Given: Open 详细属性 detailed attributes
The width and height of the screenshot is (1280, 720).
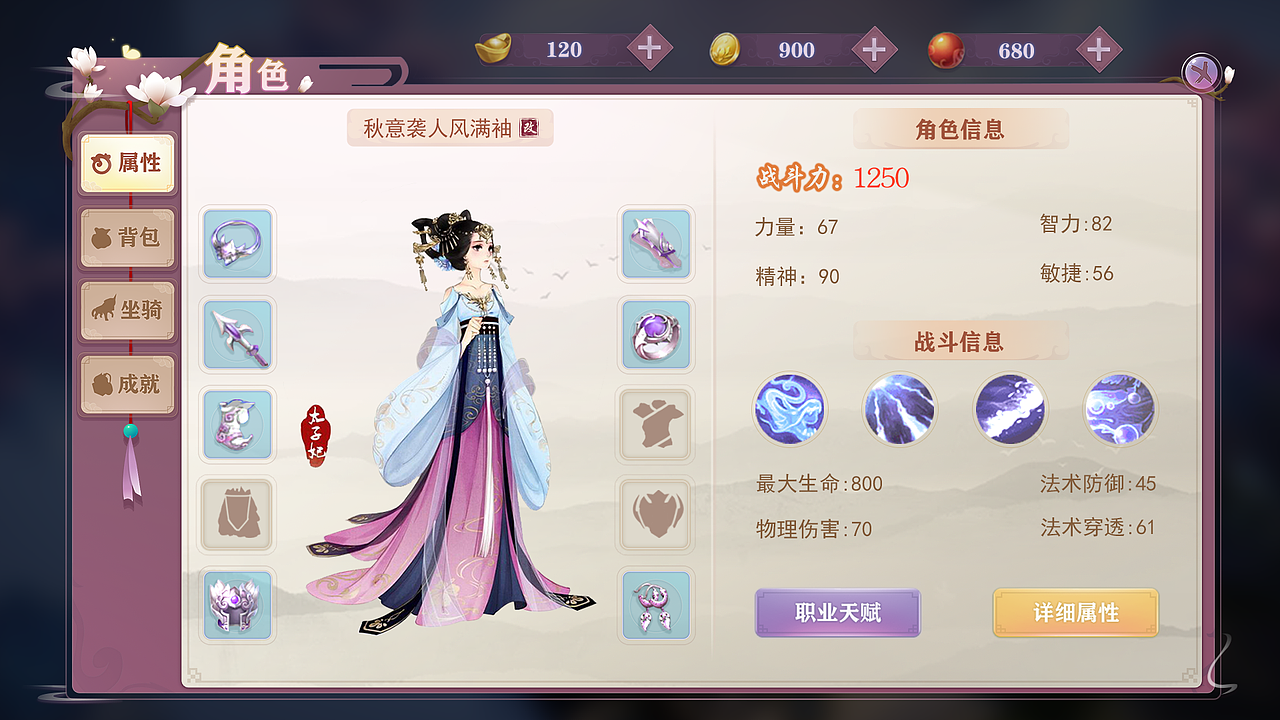Looking at the screenshot, I should point(1075,613).
